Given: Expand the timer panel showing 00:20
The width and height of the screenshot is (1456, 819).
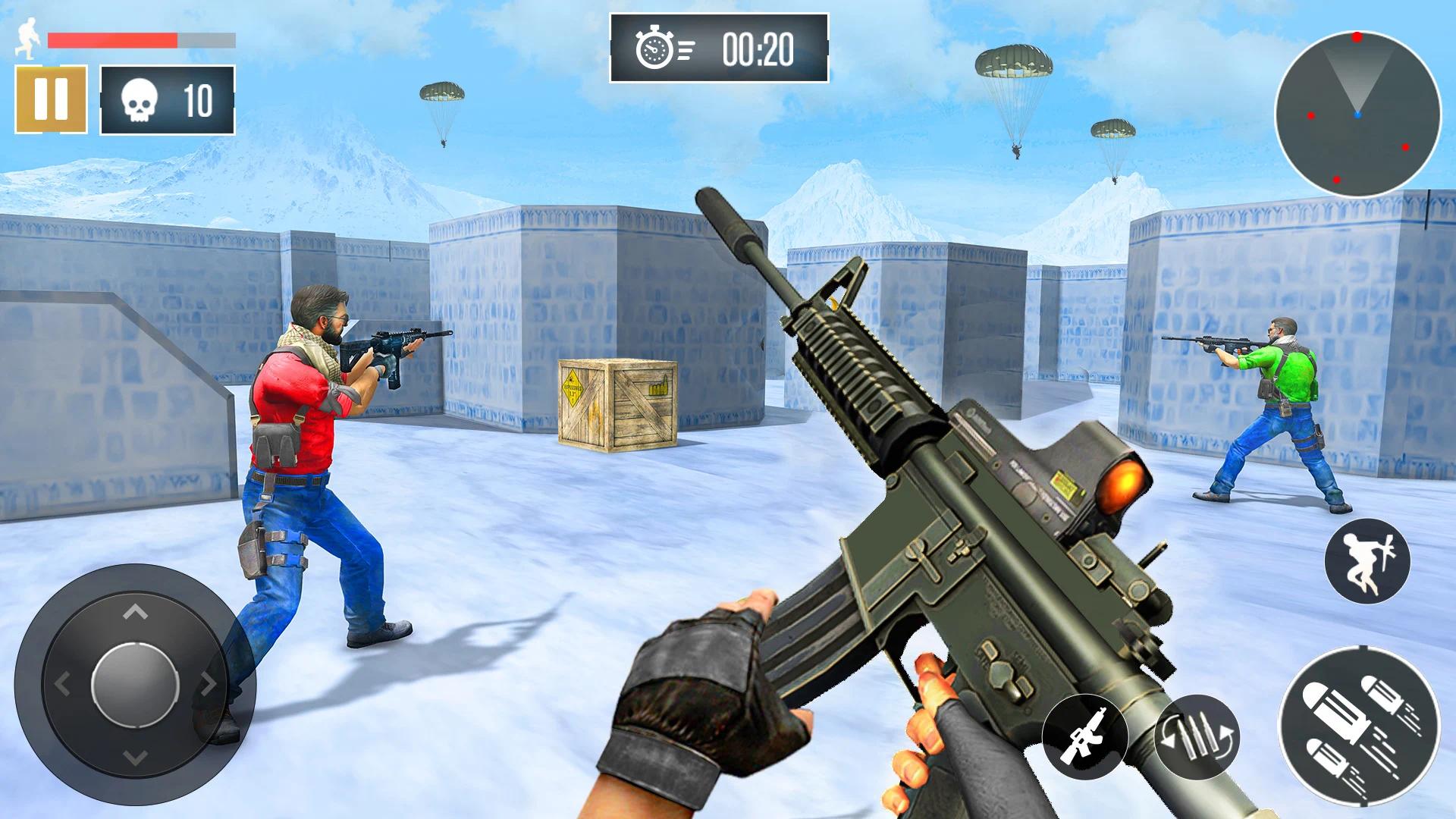Looking at the screenshot, I should coord(717,49).
